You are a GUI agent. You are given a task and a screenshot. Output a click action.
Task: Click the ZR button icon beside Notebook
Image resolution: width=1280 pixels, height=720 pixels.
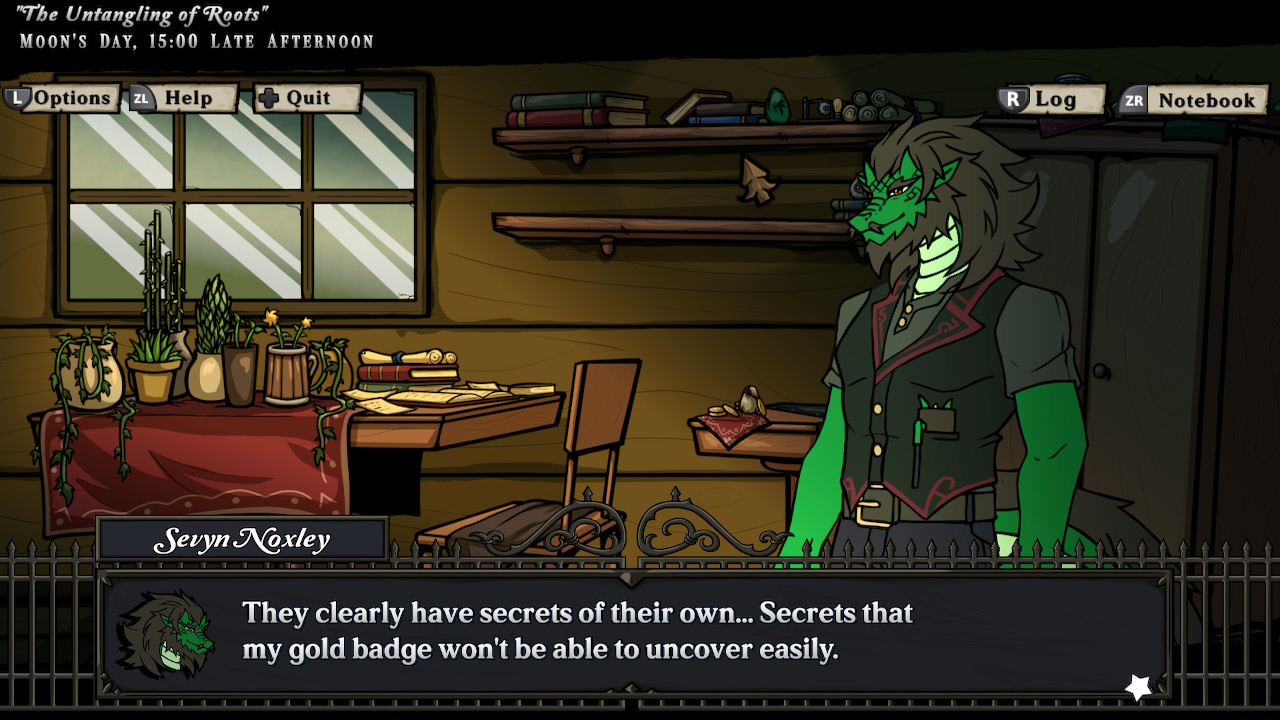click(x=1133, y=100)
